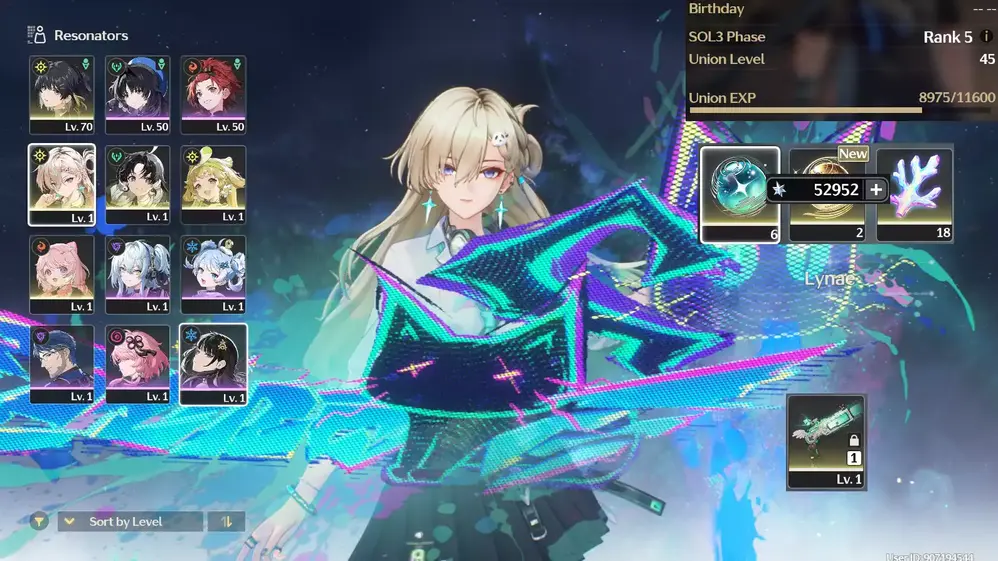The height and width of the screenshot is (561, 998).
Task: Select the Lv. 70 black-haired resonator
Action: (x=62, y=95)
